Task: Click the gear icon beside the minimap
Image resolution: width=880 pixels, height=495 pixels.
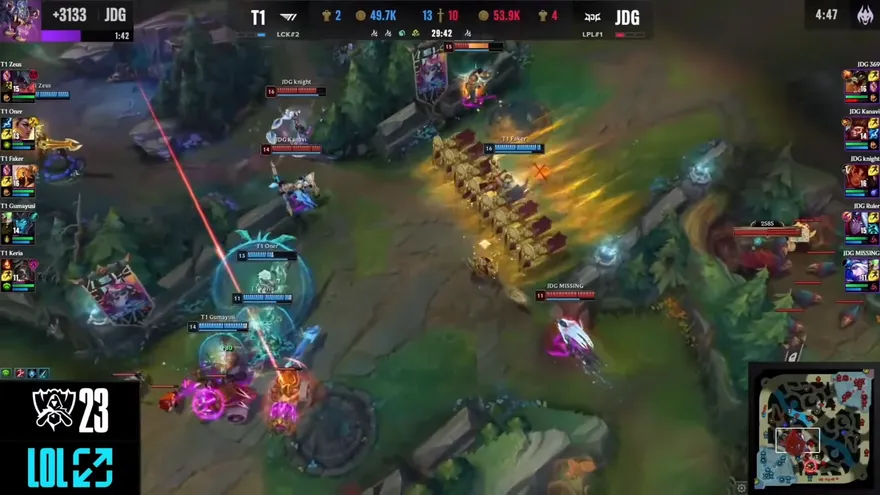Action: [741, 487]
